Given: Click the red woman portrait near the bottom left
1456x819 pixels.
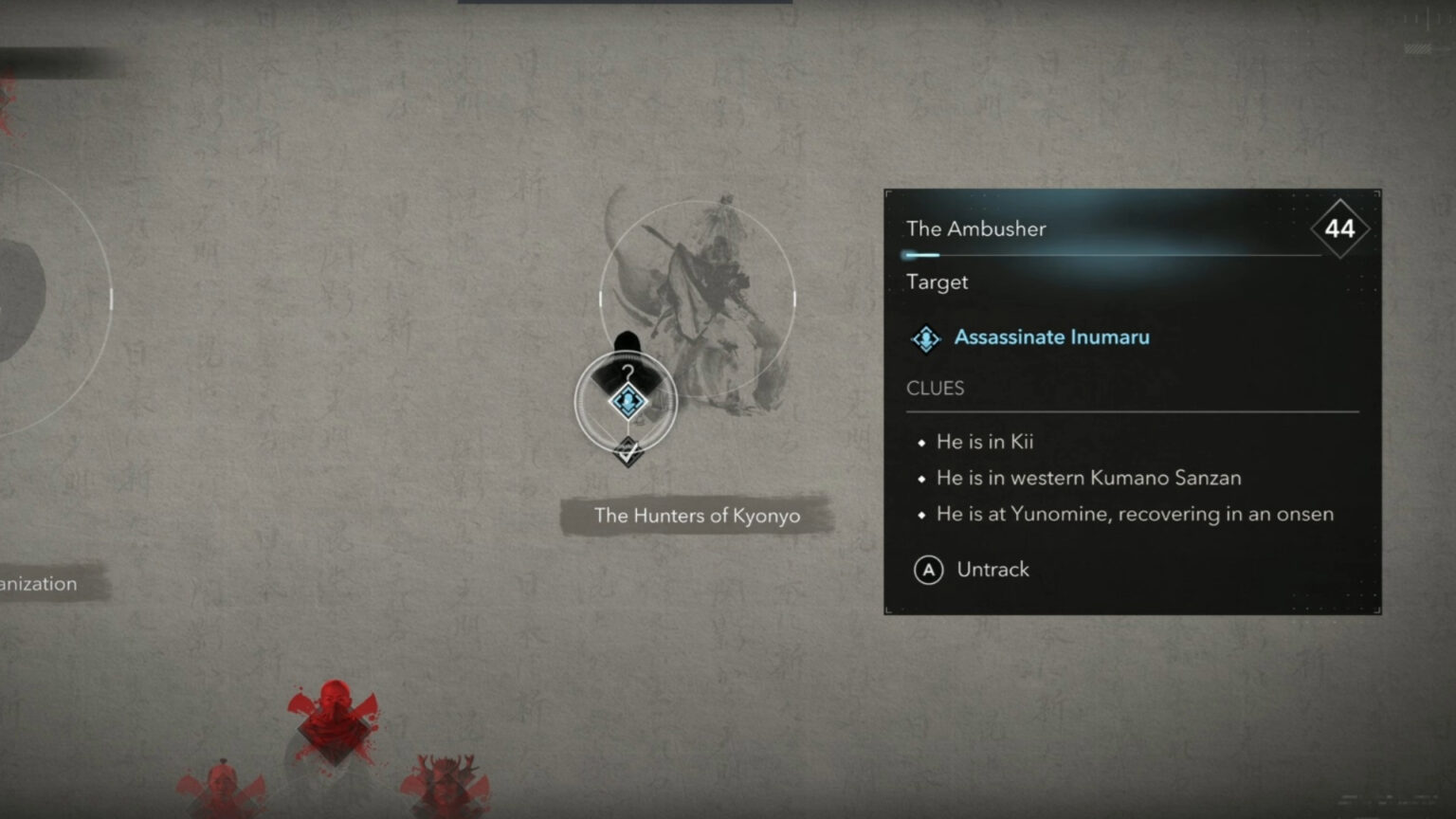Looking at the screenshot, I should coord(223,794).
